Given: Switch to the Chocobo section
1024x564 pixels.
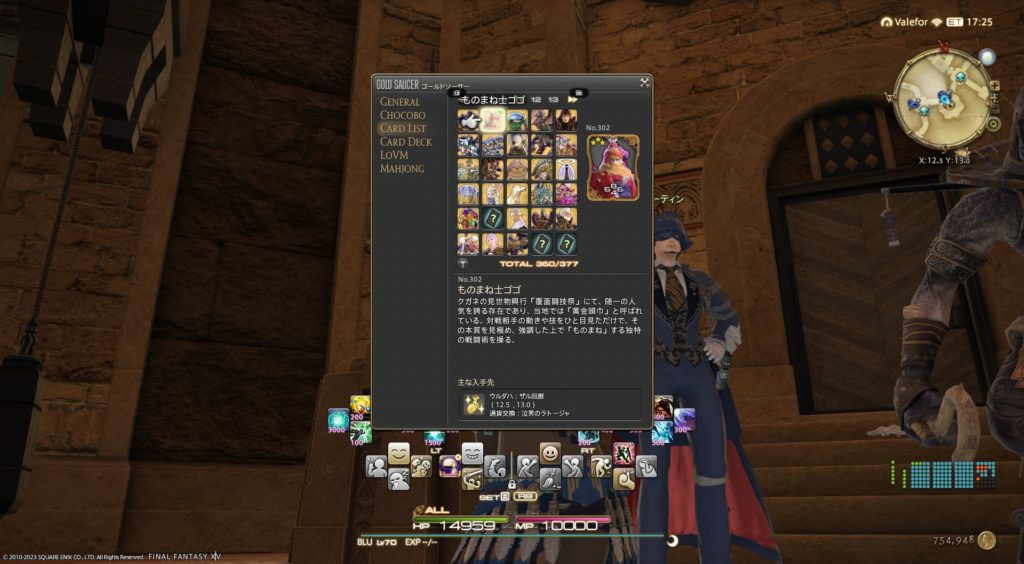Looking at the screenshot, I should 402,115.
